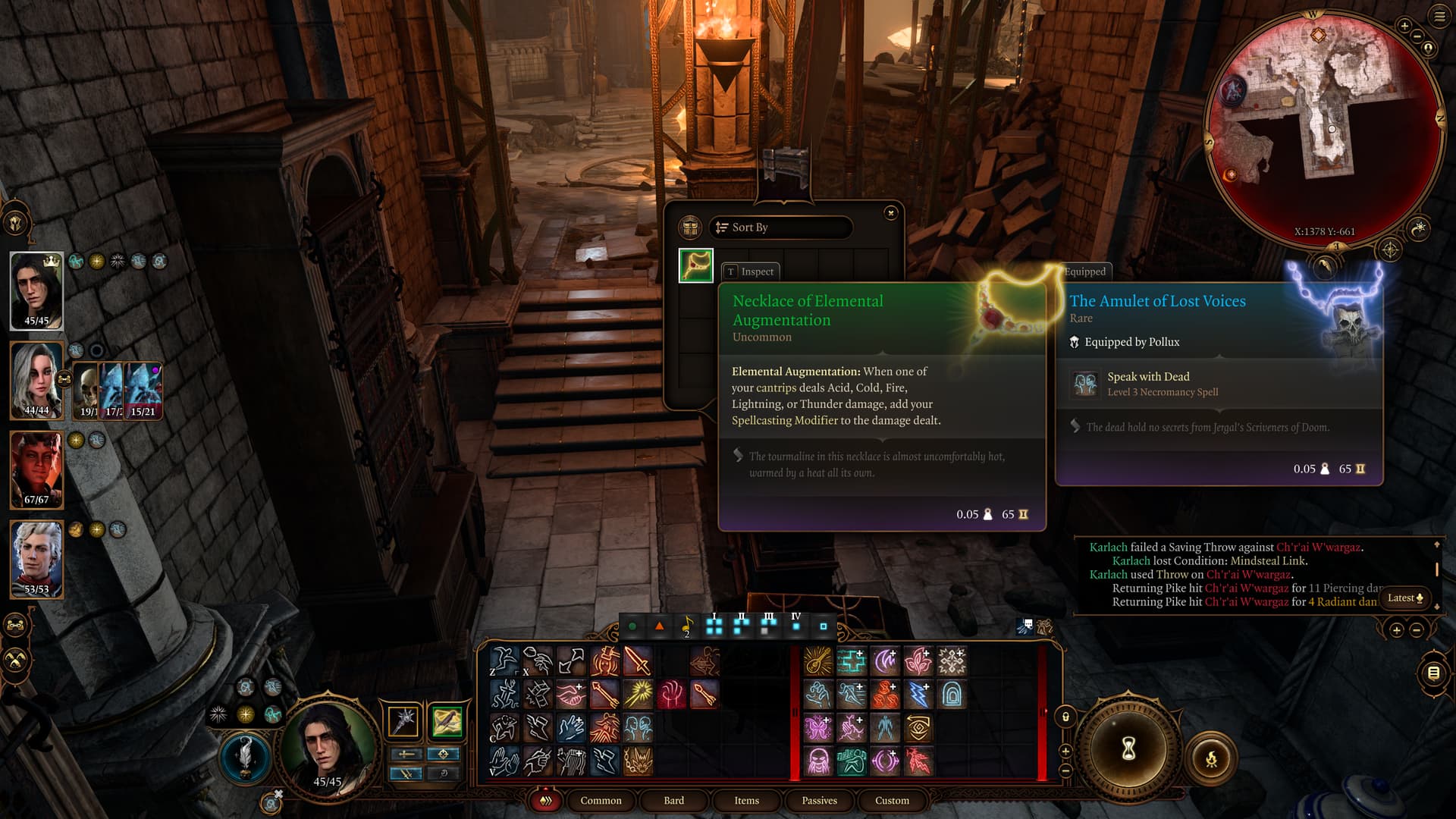This screenshot has height=819, width=1456.
Task: Switch to the Bard hotbar tab
Action: (x=673, y=801)
